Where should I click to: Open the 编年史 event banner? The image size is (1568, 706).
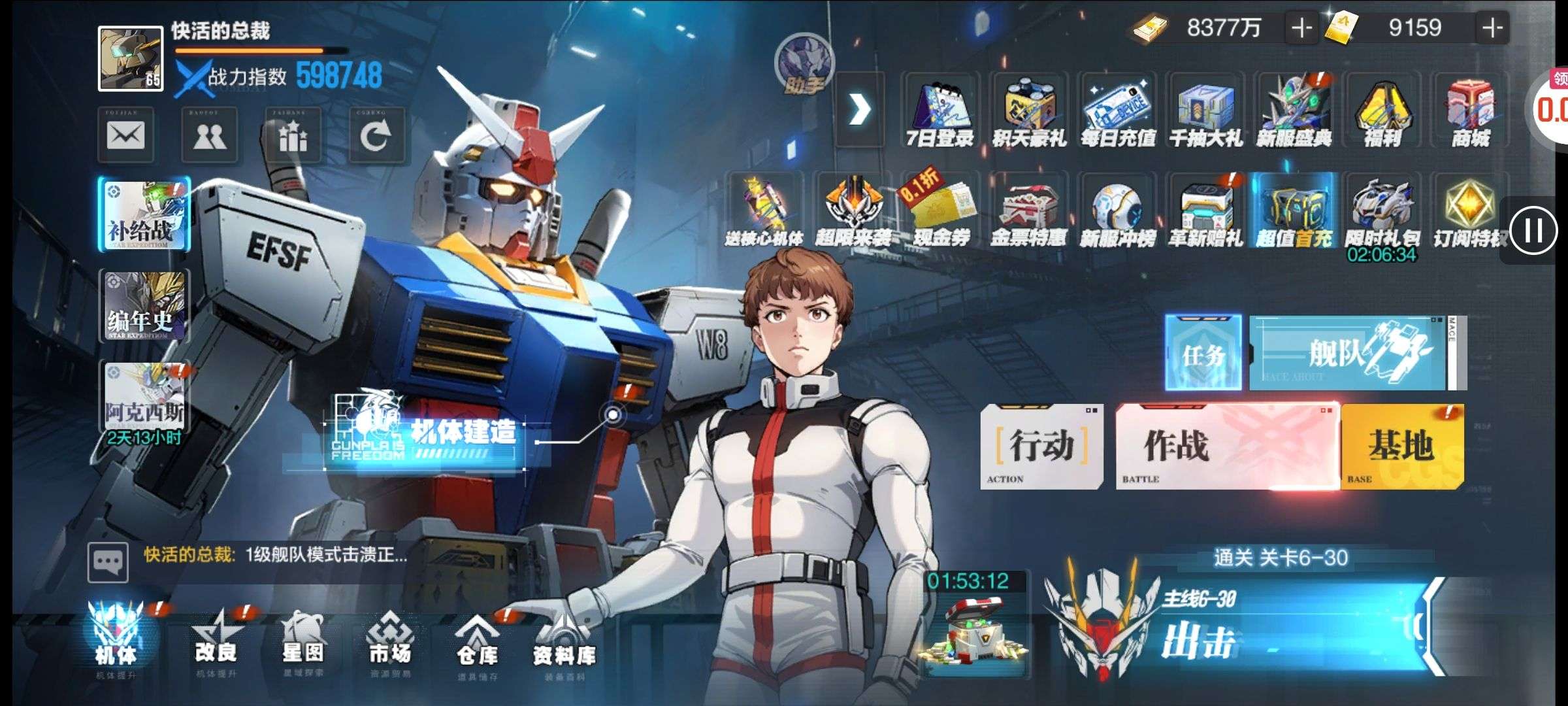tap(144, 306)
